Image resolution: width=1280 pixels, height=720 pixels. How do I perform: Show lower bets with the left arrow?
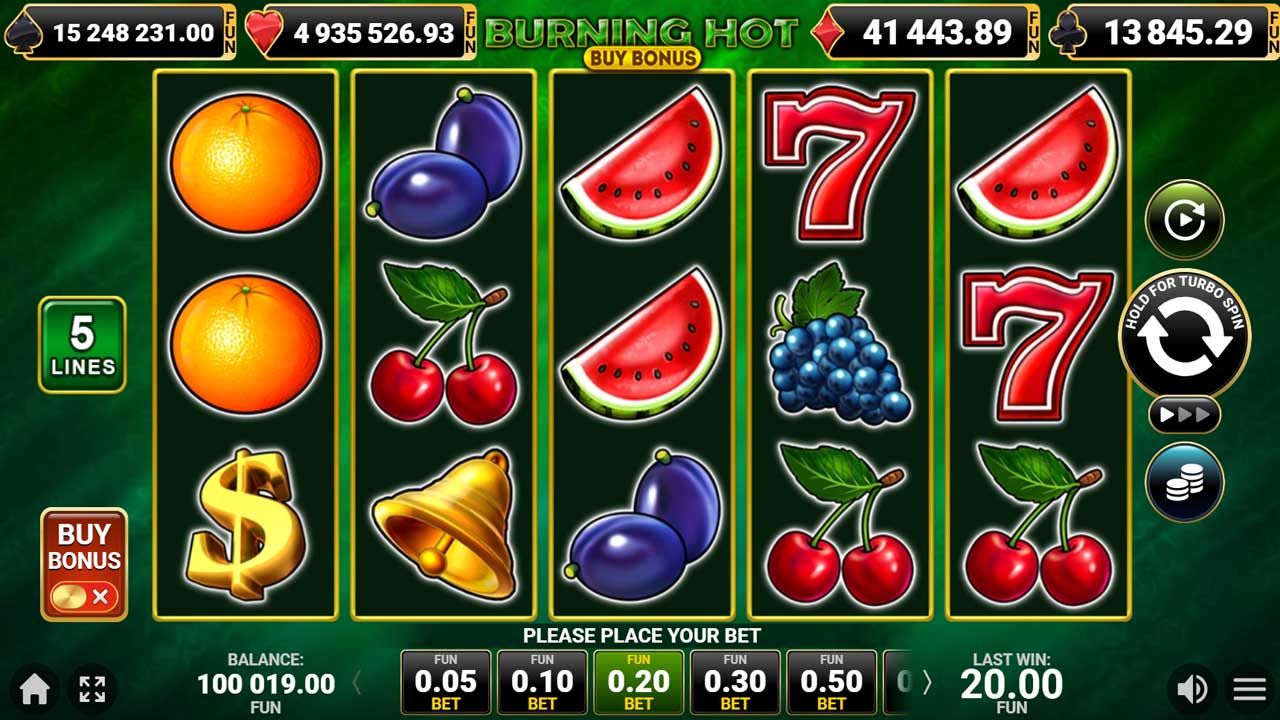click(357, 683)
